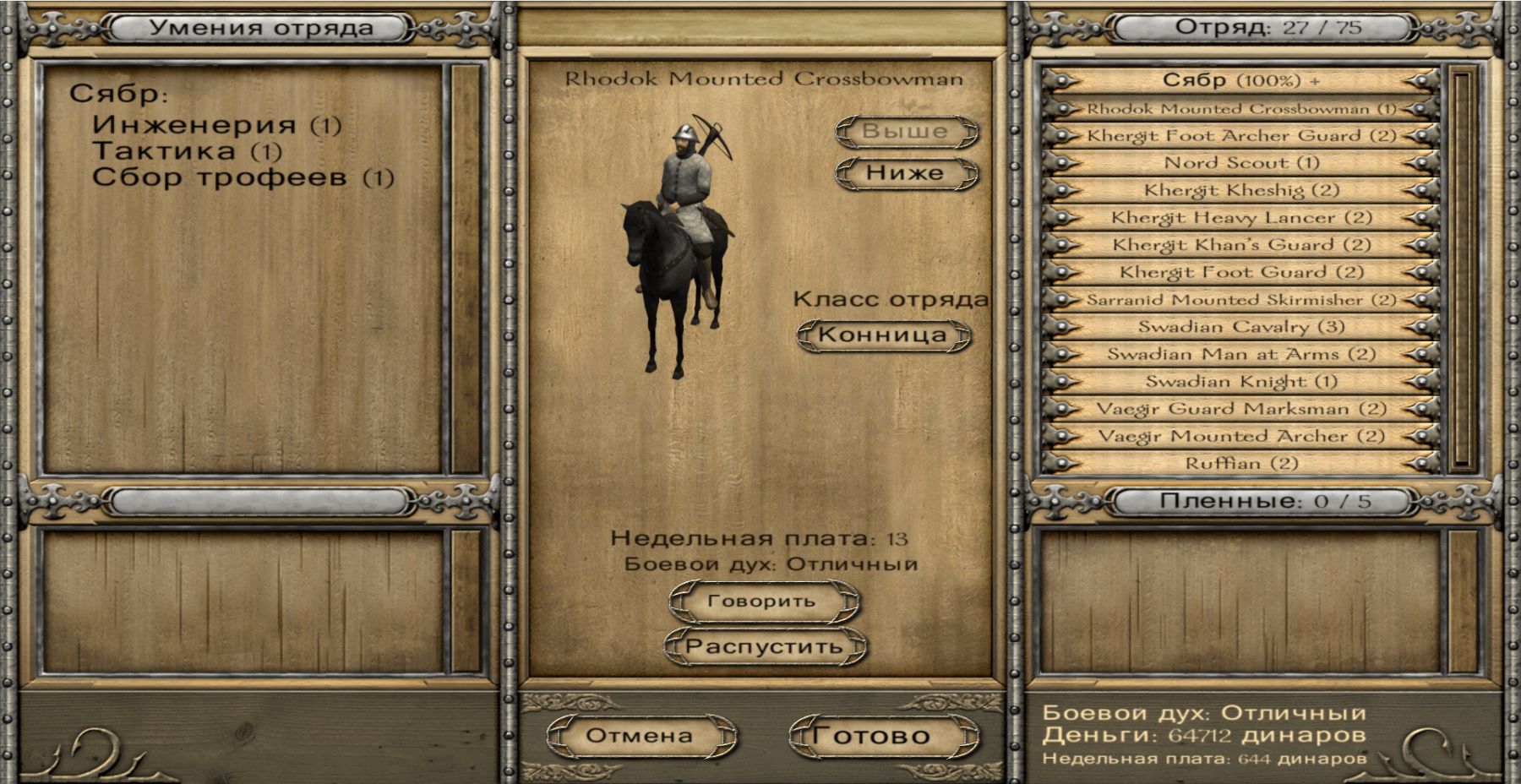Select the Сябр (100%) party leader row
The width and height of the screenshot is (1521, 784).
(x=1240, y=81)
